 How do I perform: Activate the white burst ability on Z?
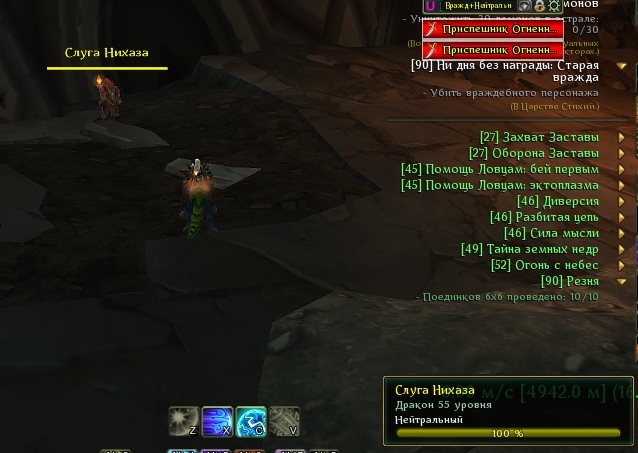point(183,420)
